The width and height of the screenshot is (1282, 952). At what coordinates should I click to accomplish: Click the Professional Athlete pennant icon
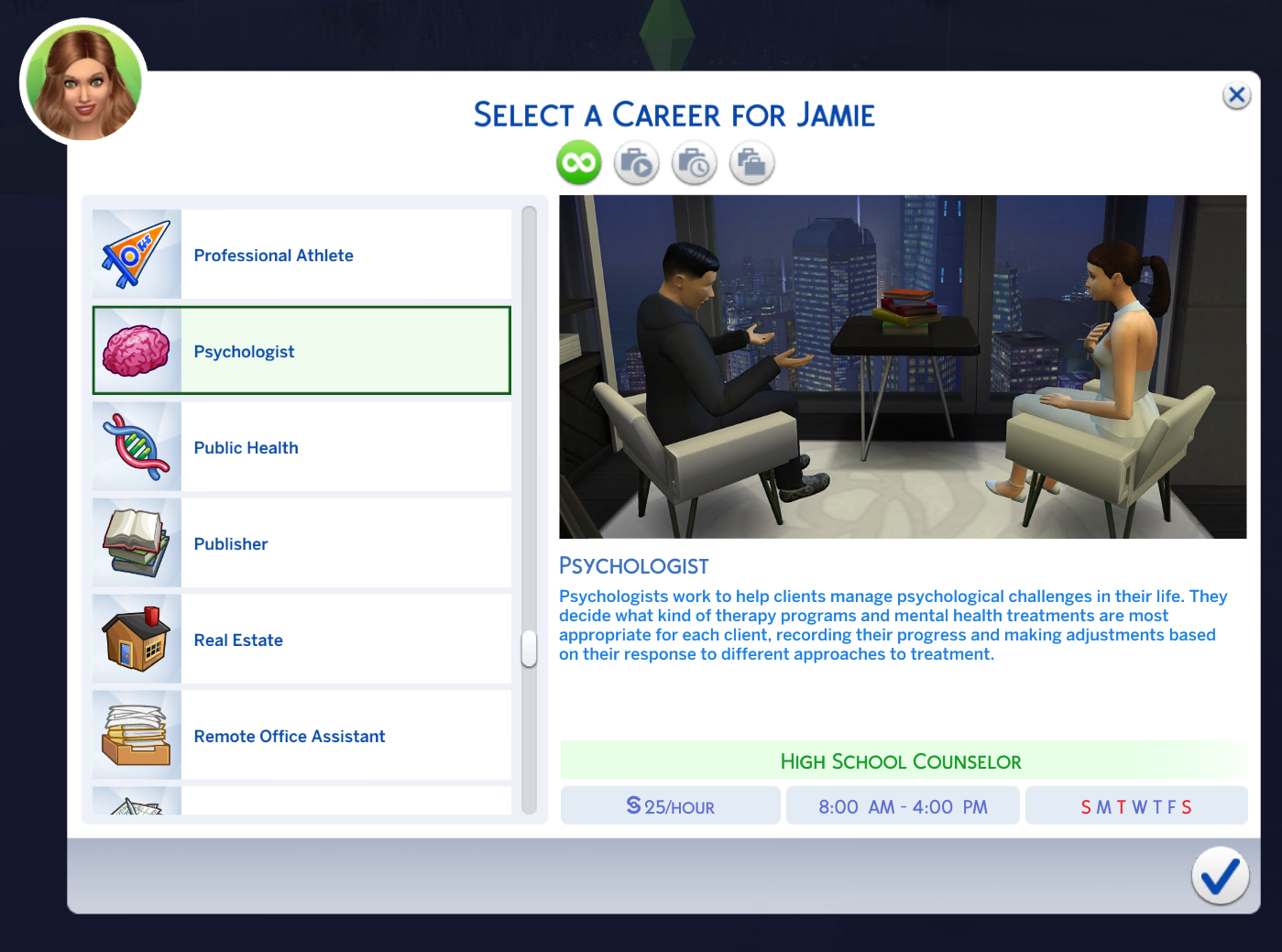[136, 255]
